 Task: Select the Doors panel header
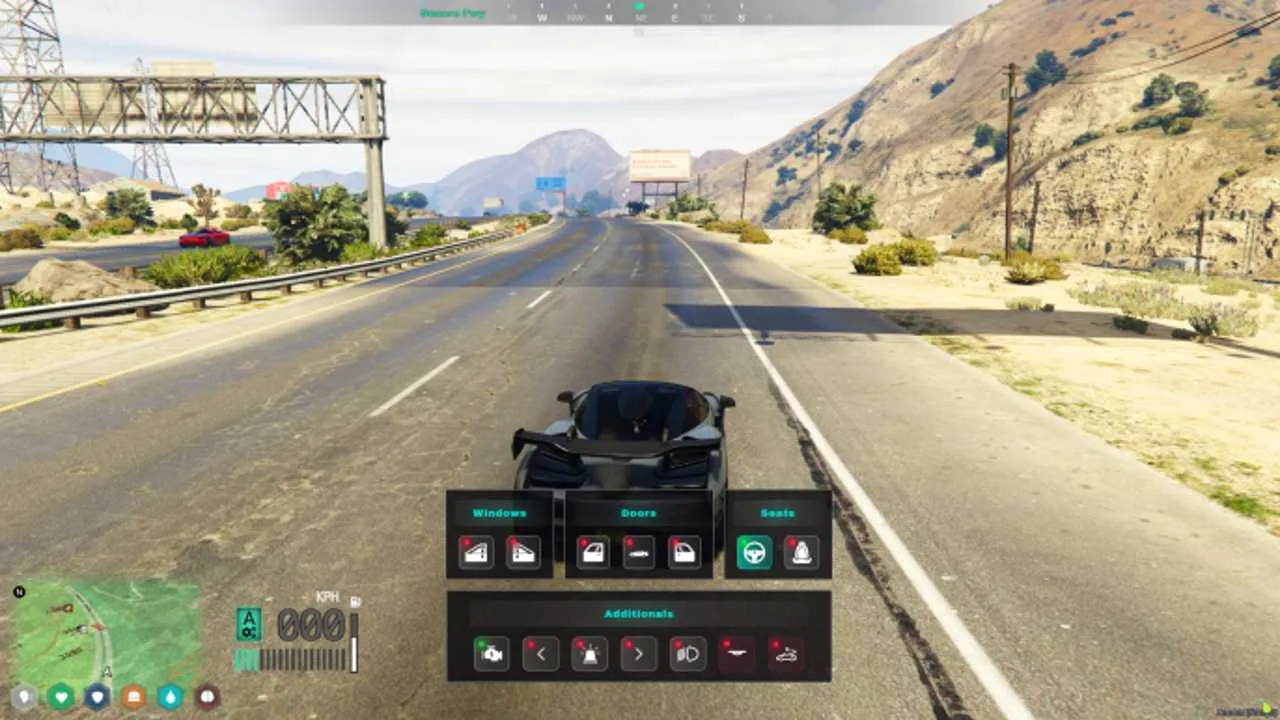pyautogui.click(x=639, y=512)
